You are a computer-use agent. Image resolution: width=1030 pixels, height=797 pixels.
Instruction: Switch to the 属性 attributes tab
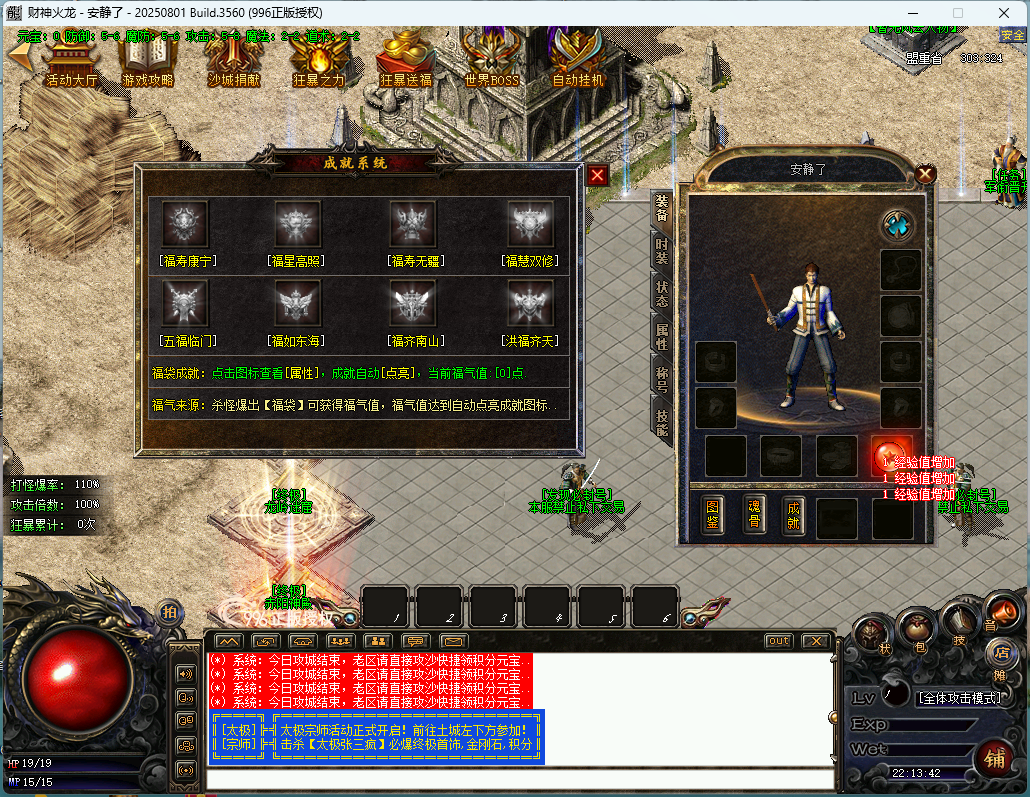pos(662,336)
